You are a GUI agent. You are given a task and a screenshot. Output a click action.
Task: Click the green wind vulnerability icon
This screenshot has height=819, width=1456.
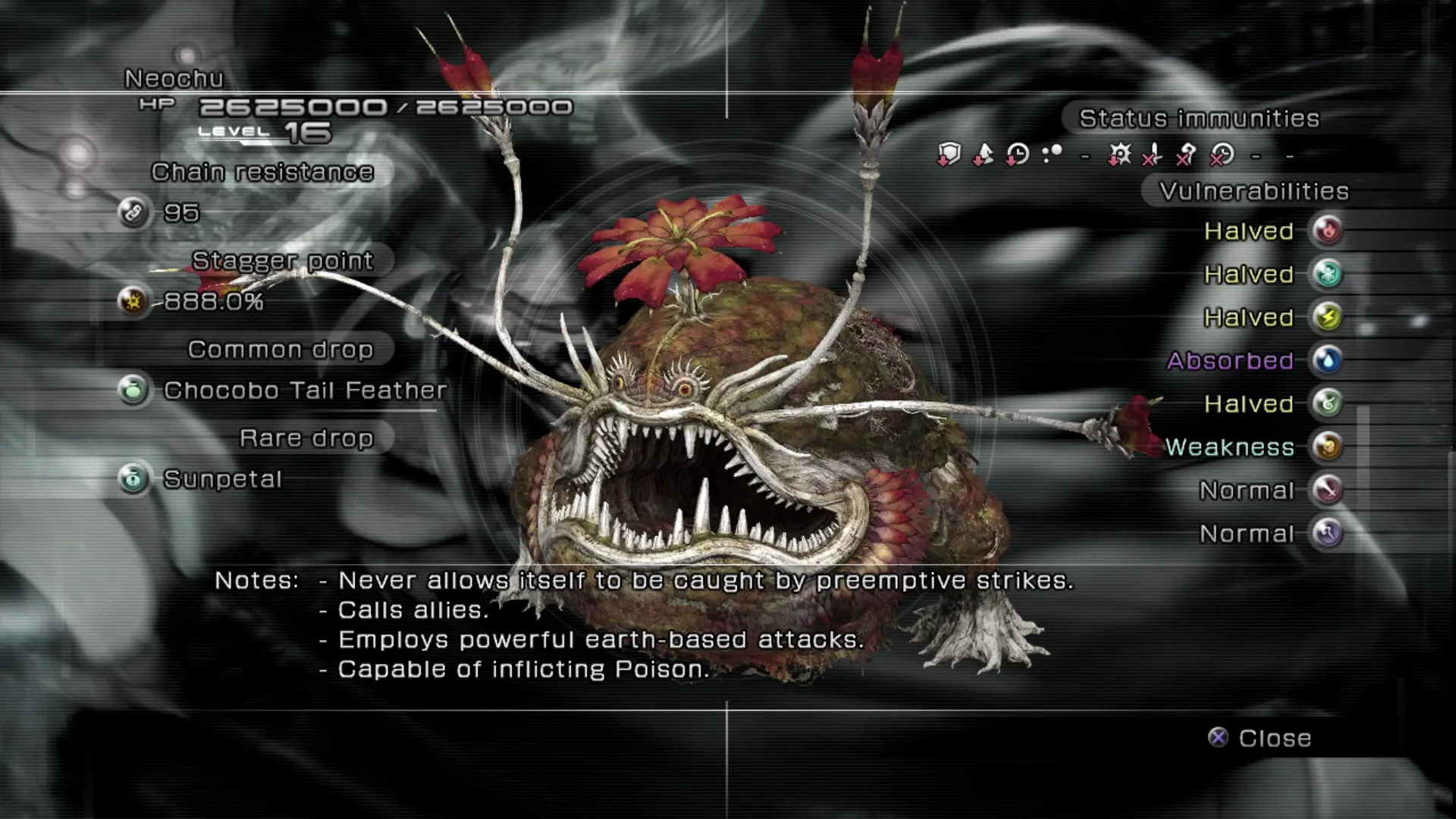click(x=1327, y=403)
